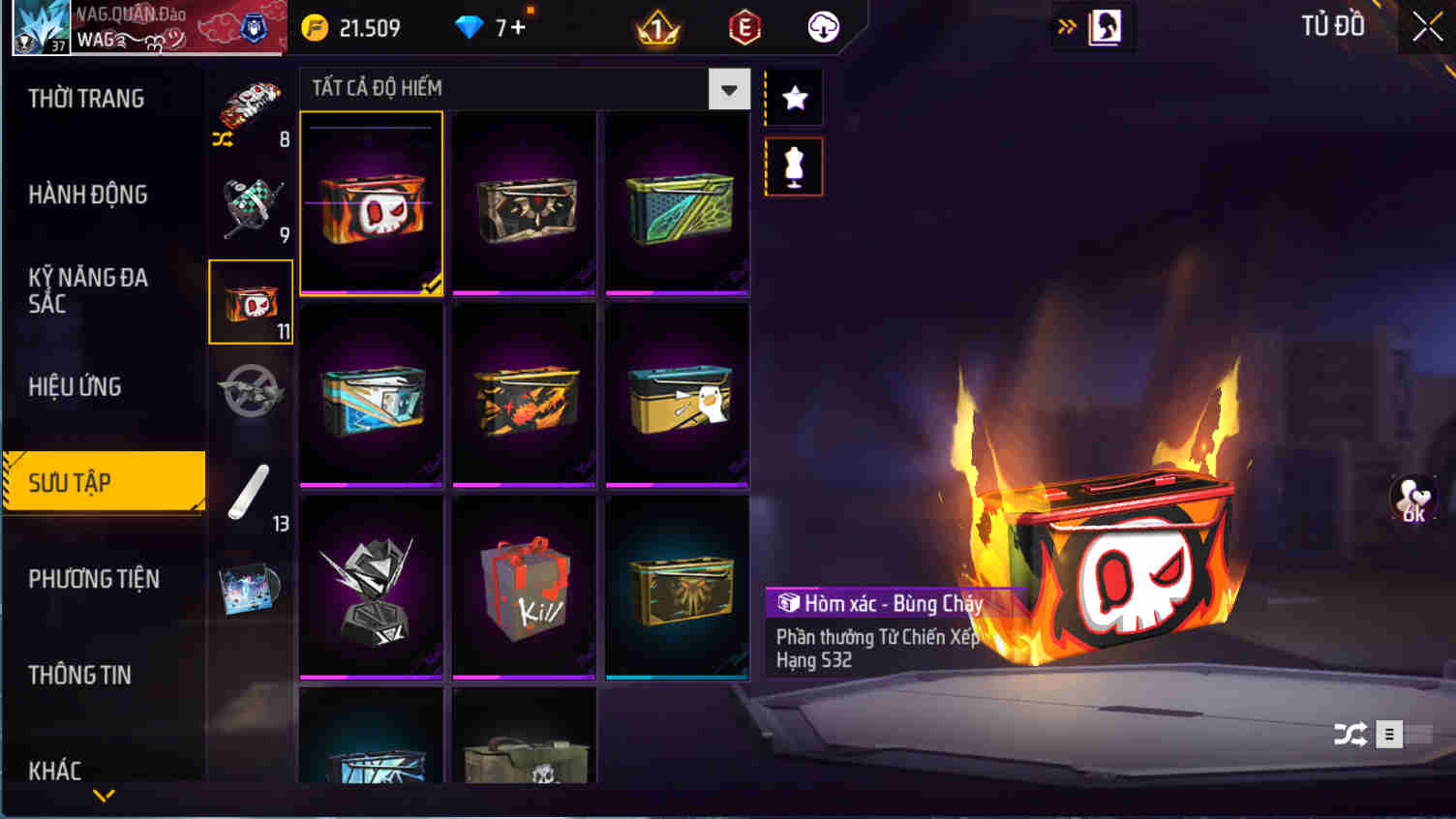
Task: Click the diamond top-up button
Action: (x=494, y=27)
